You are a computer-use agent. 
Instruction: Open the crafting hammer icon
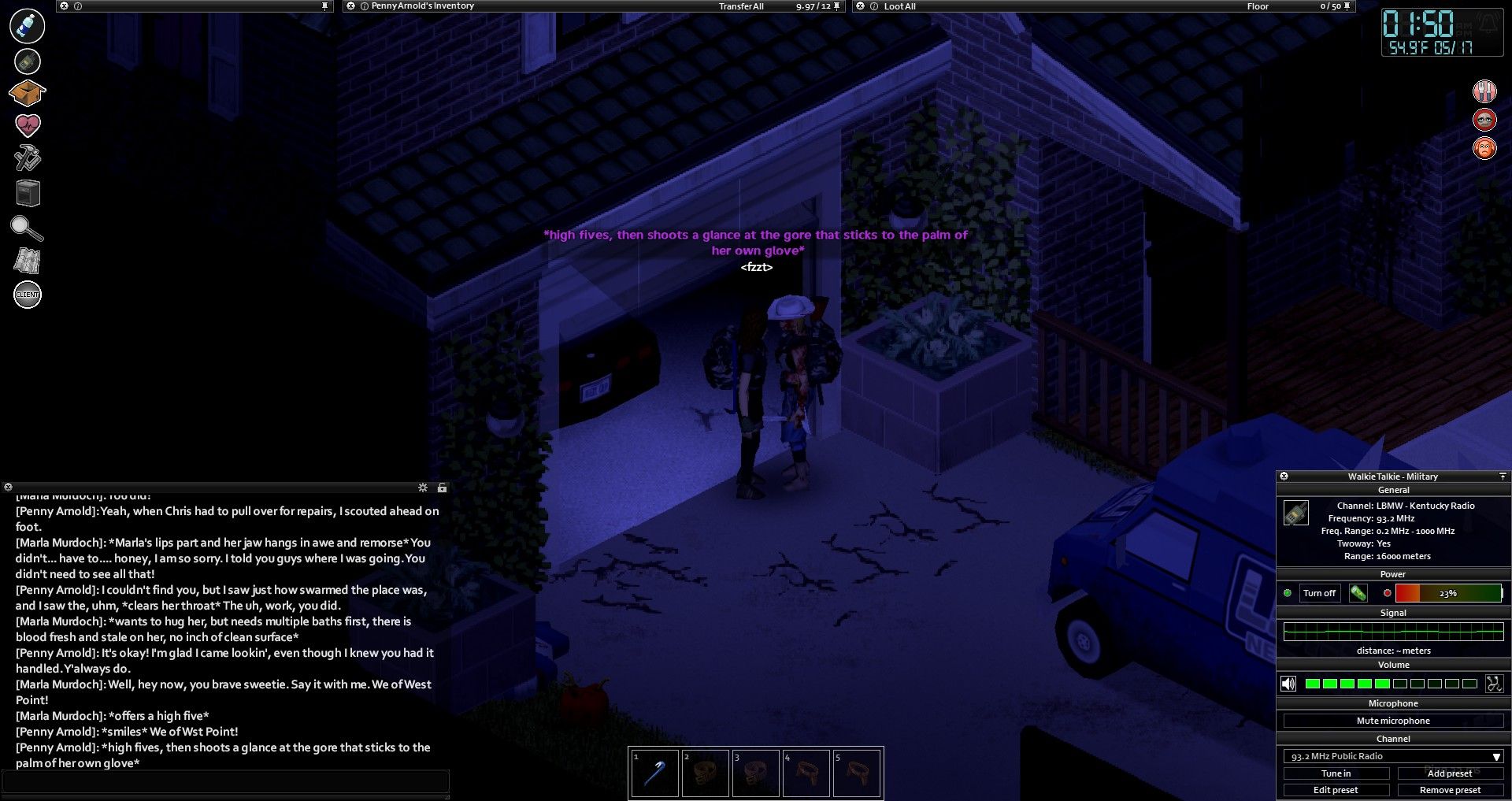click(x=28, y=158)
